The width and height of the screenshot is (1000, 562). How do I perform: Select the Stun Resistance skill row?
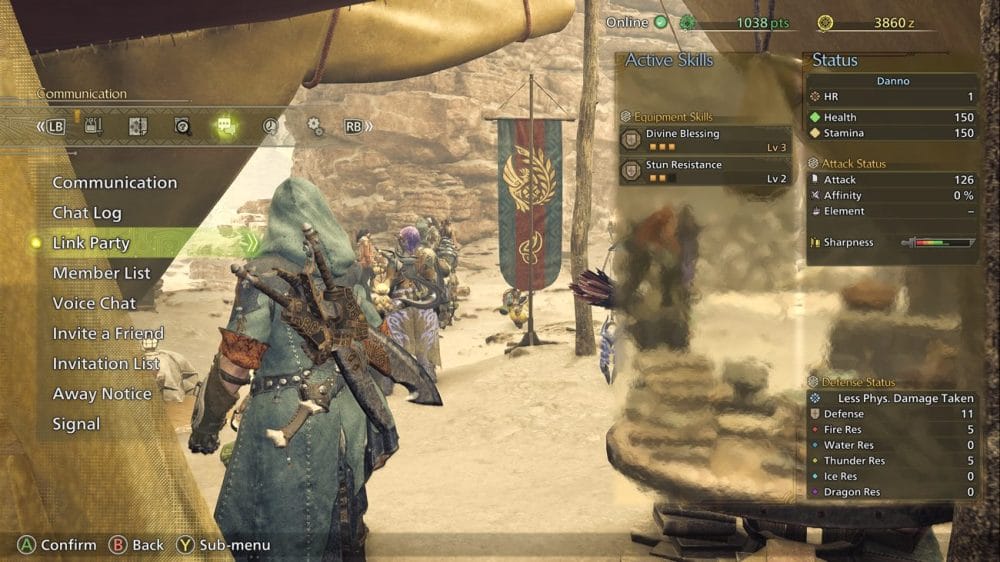click(x=706, y=171)
